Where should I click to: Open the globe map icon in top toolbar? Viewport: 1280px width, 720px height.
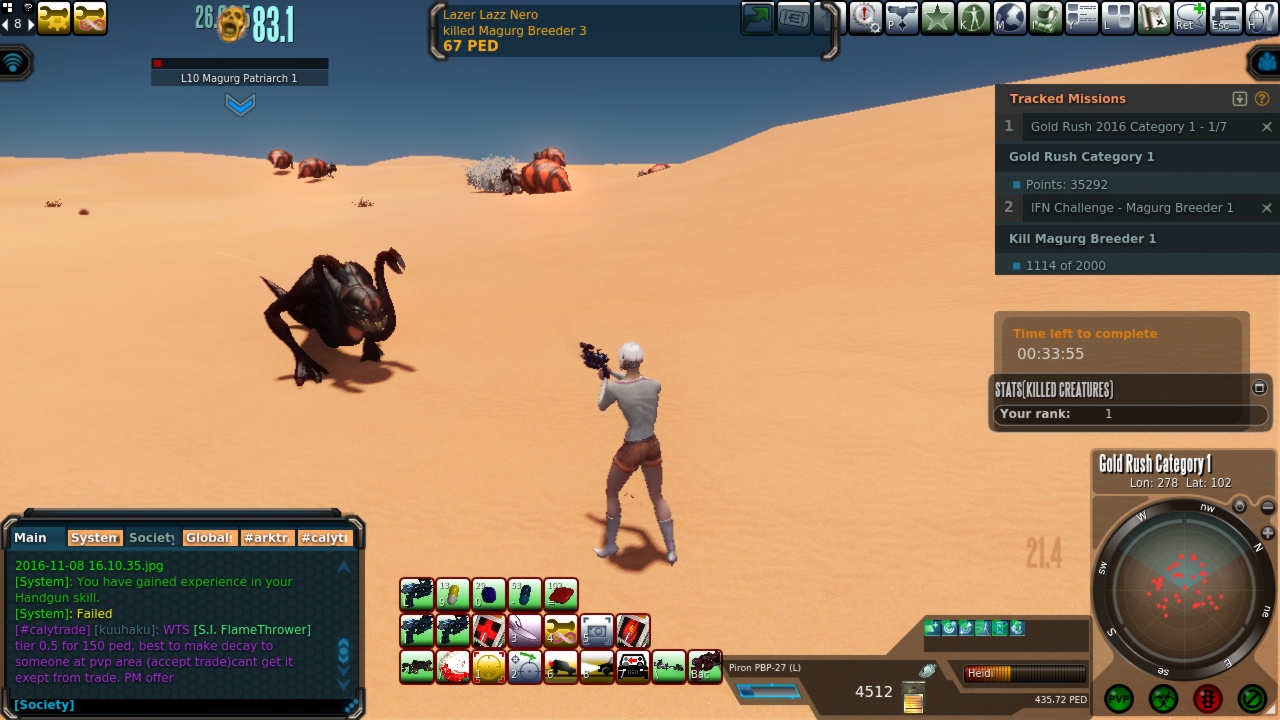point(1010,18)
